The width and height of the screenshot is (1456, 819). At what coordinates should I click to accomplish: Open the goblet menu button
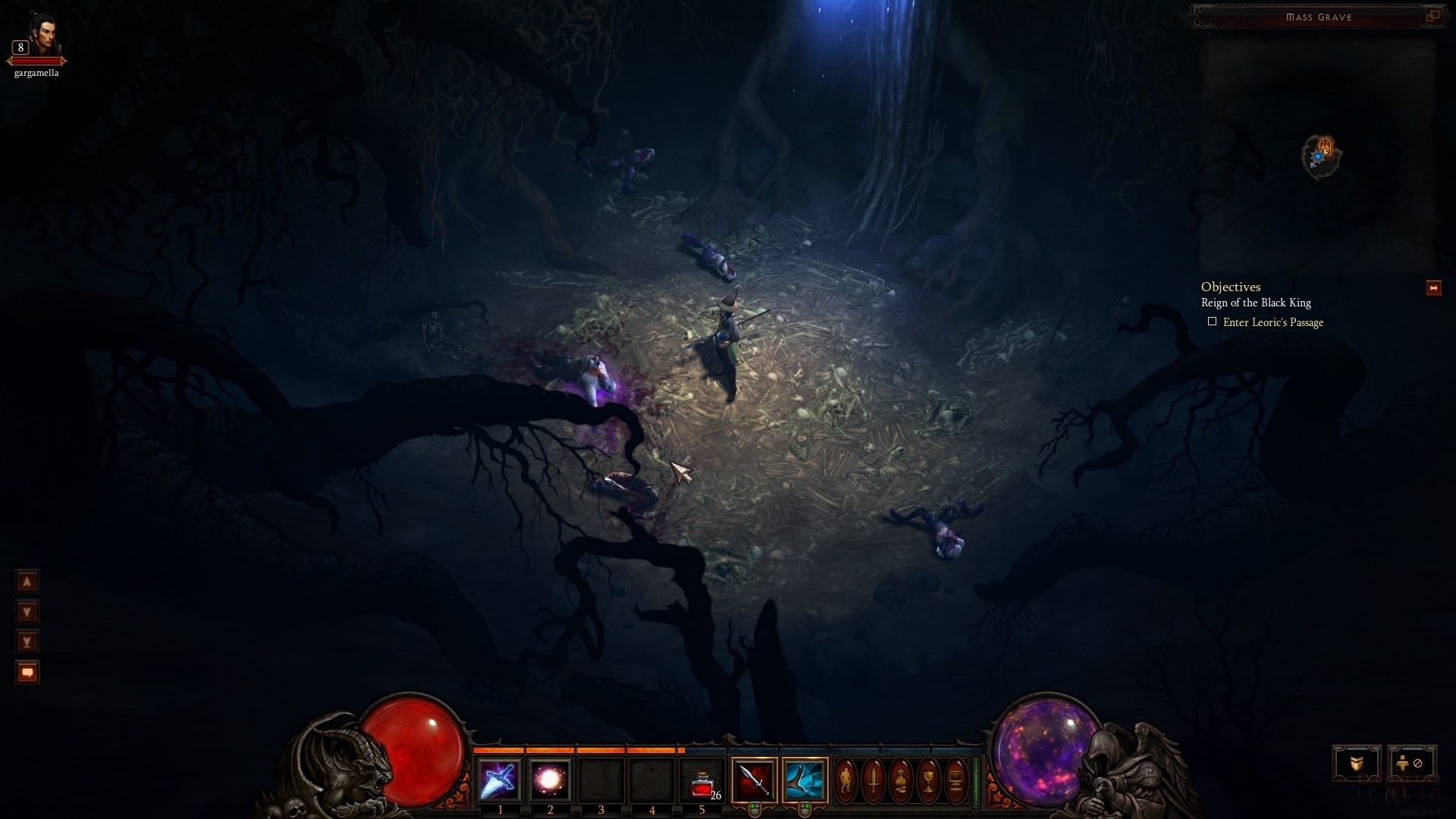pos(928,780)
